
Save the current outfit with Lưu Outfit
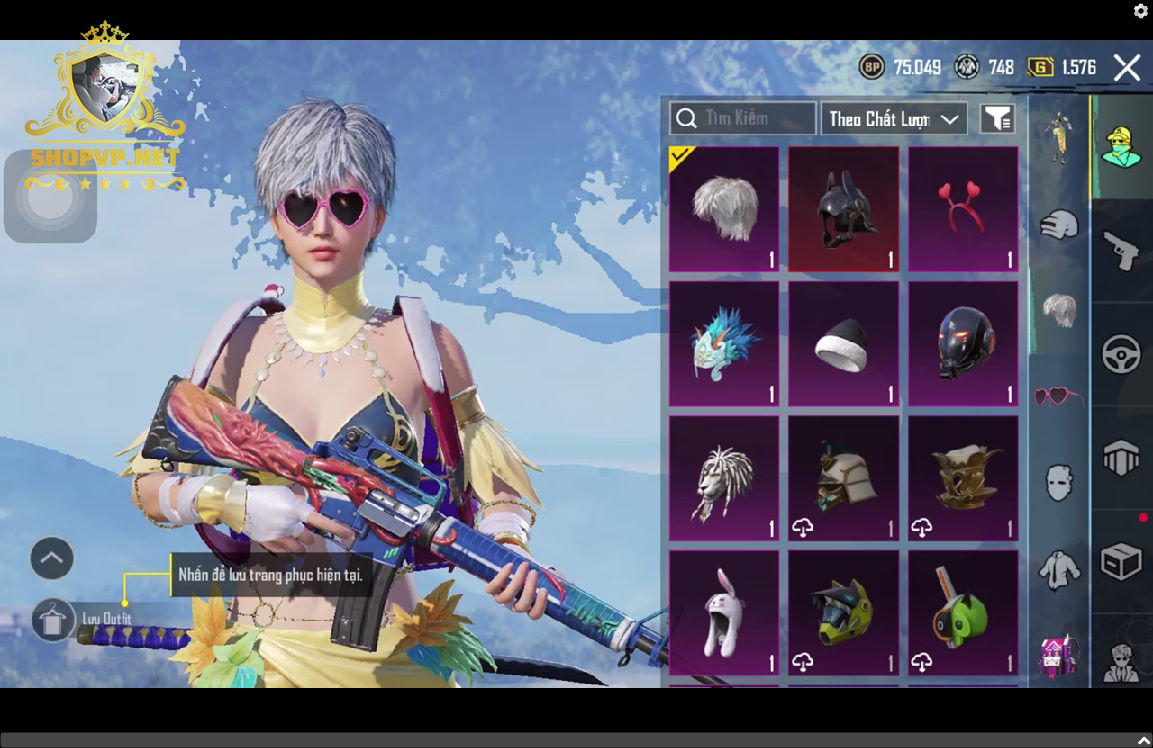pyautogui.click(x=54, y=619)
